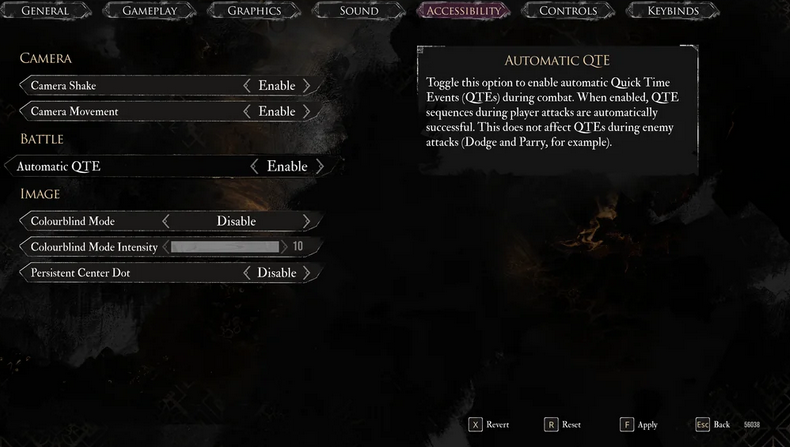The height and width of the screenshot is (447, 790).
Task: Select the Sound tab
Action: (358, 11)
